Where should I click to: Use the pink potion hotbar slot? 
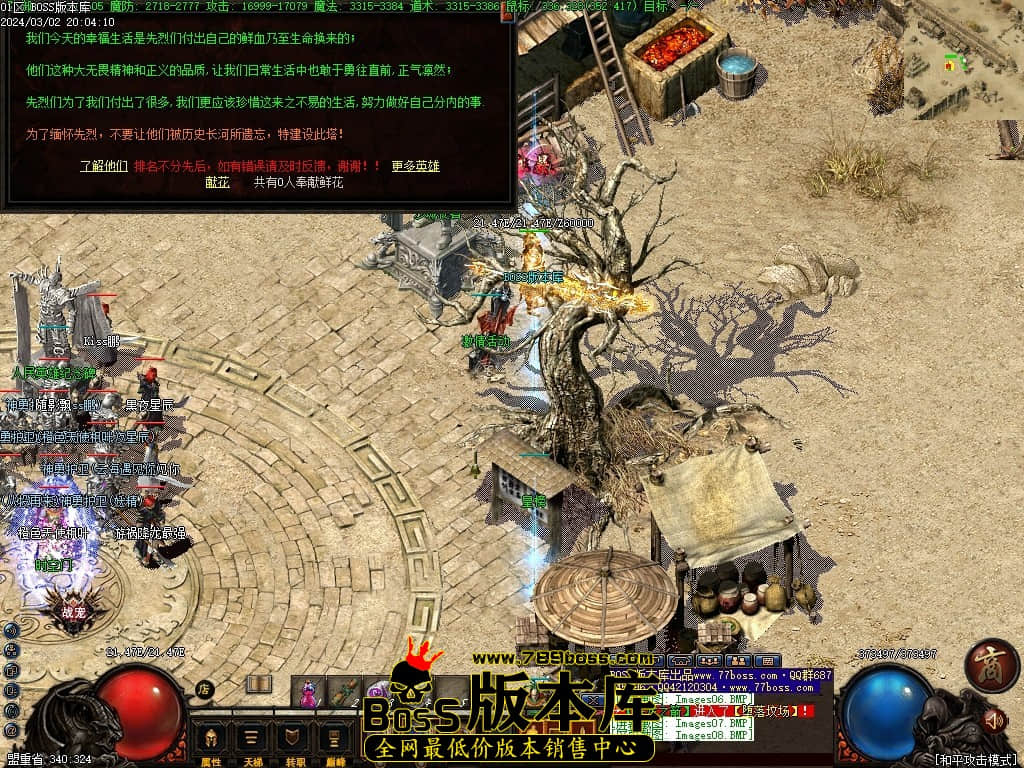309,692
